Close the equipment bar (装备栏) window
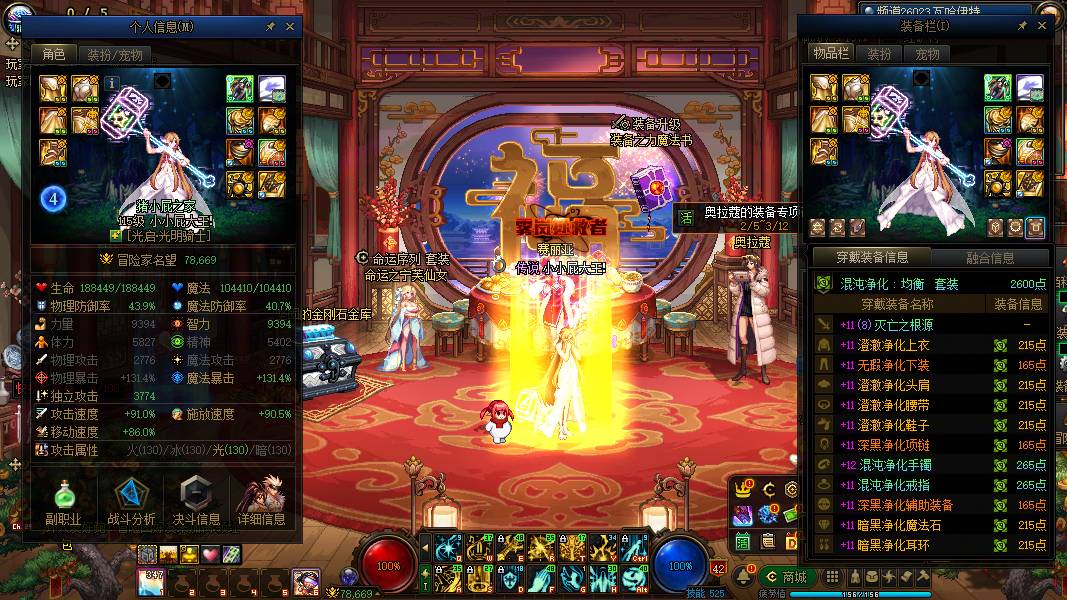The image size is (1067, 600). (x=1042, y=27)
